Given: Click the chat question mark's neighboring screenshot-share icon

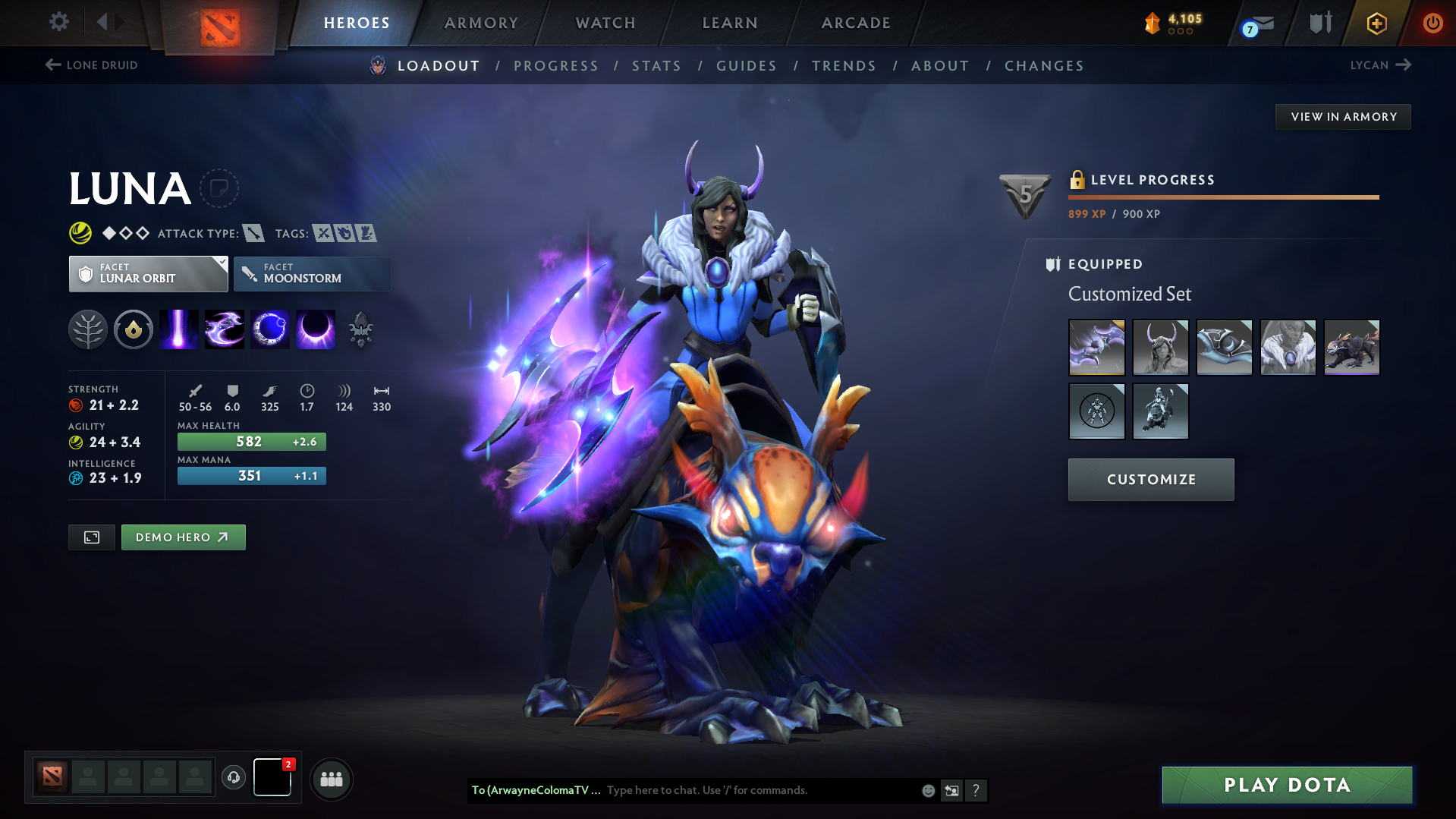Looking at the screenshot, I should 951,790.
